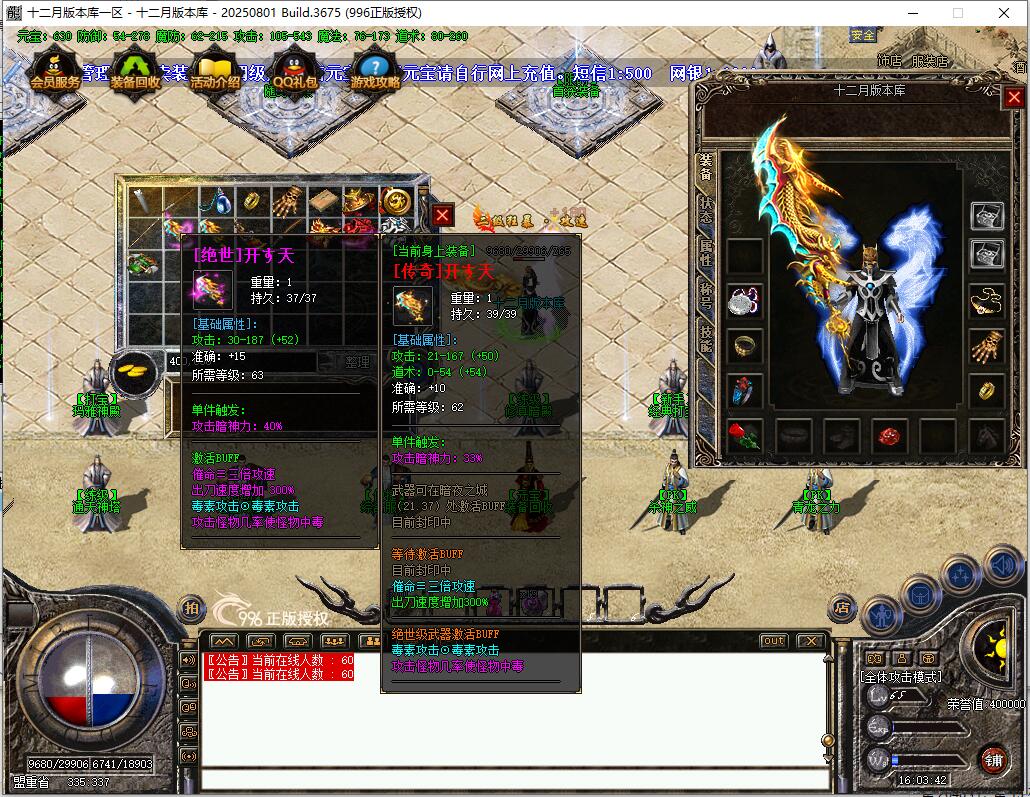Switch to the 称号 title tab
Viewport: 1030px width, 797px height.
706,295
